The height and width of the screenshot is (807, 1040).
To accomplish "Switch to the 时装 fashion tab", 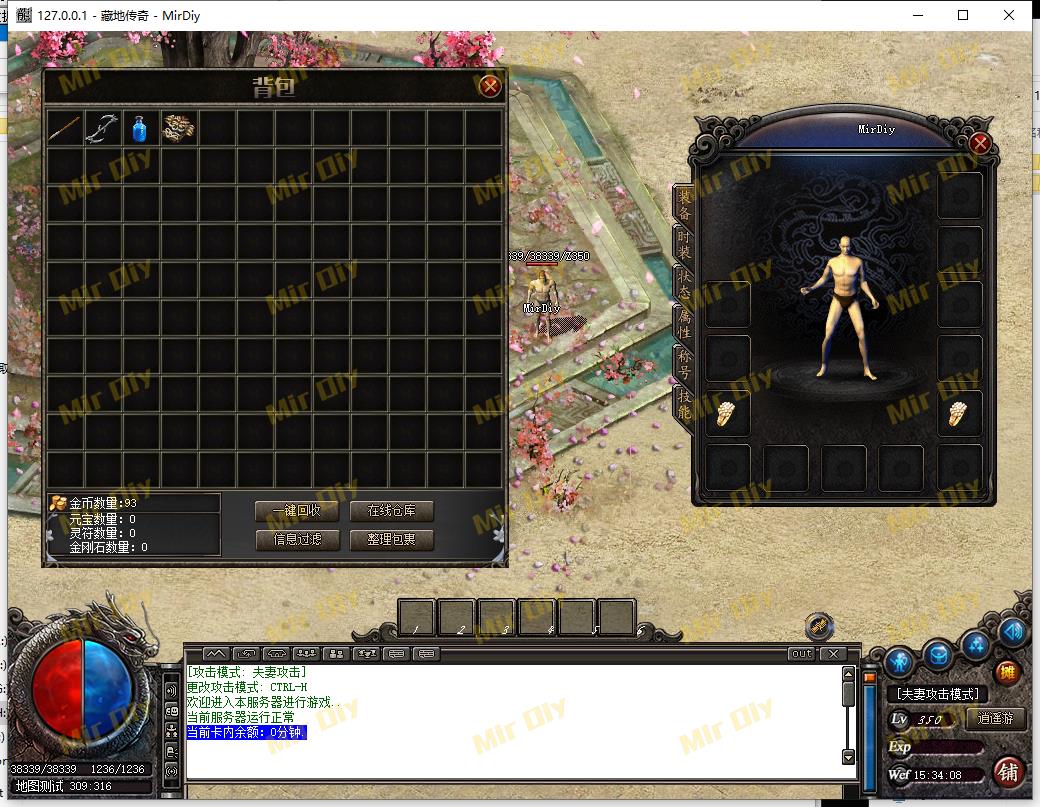I will [685, 246].
